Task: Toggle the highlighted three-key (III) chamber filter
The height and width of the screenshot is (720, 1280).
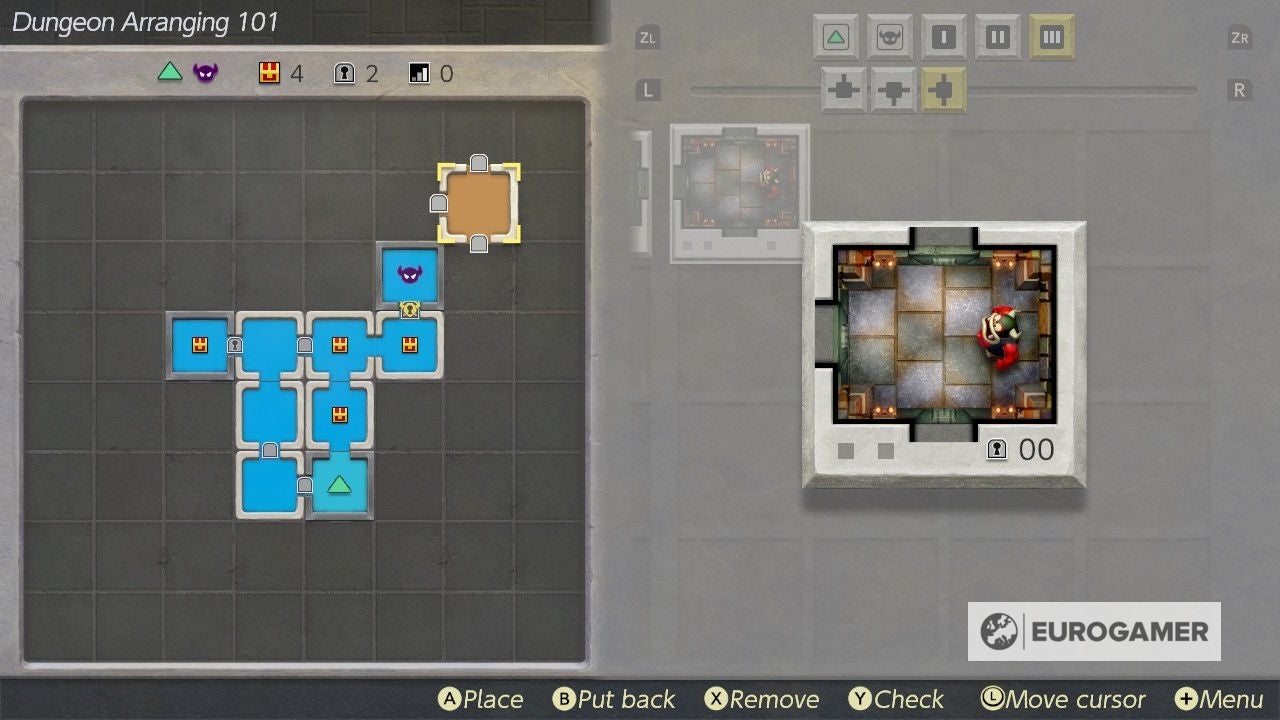Action: pos(1051,37)
